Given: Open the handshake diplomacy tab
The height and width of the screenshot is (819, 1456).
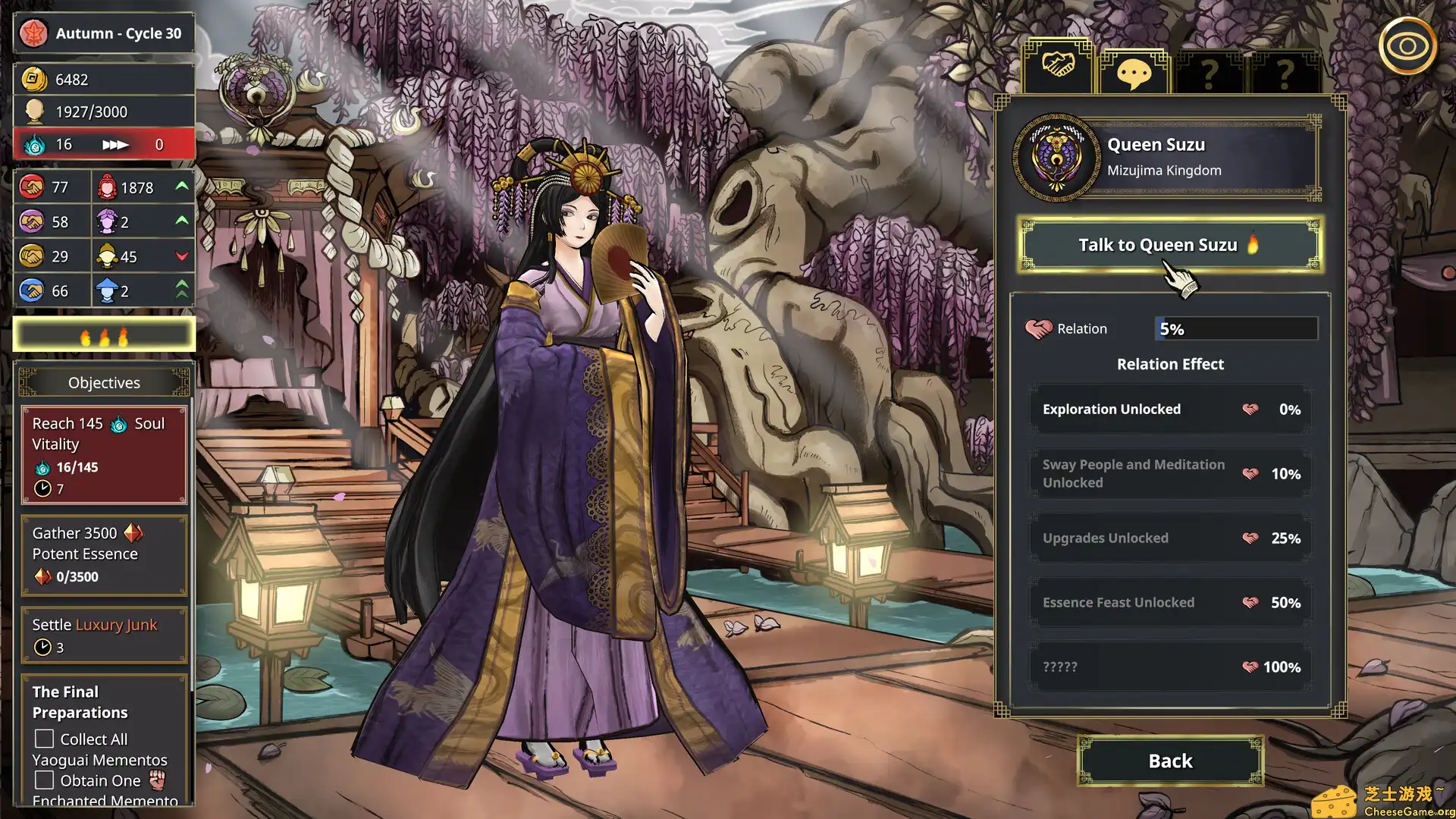Looking at the screenshot, I should click(1058, 67).
